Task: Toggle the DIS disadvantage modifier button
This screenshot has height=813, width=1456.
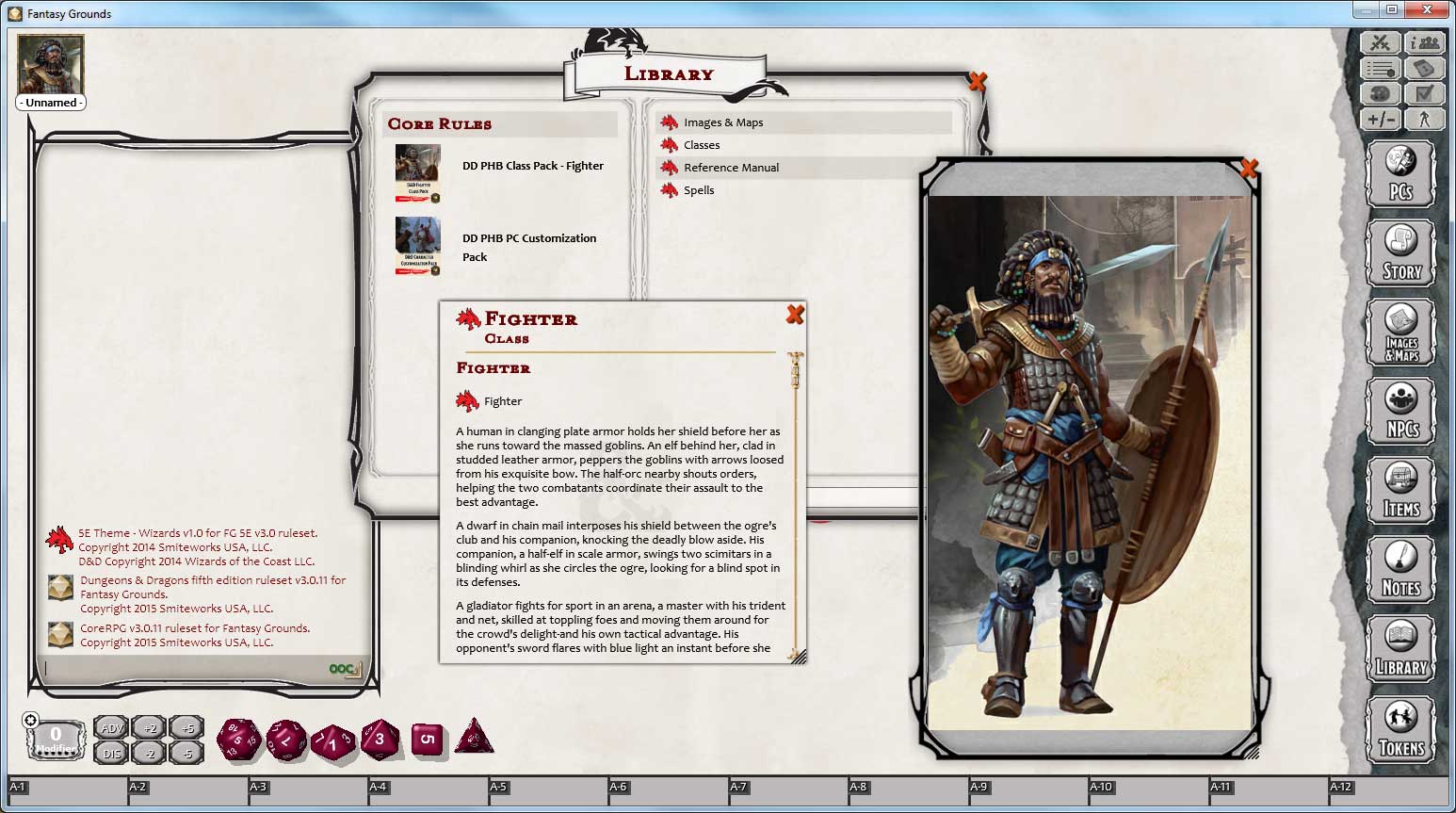Action: (x=110, y=754)
